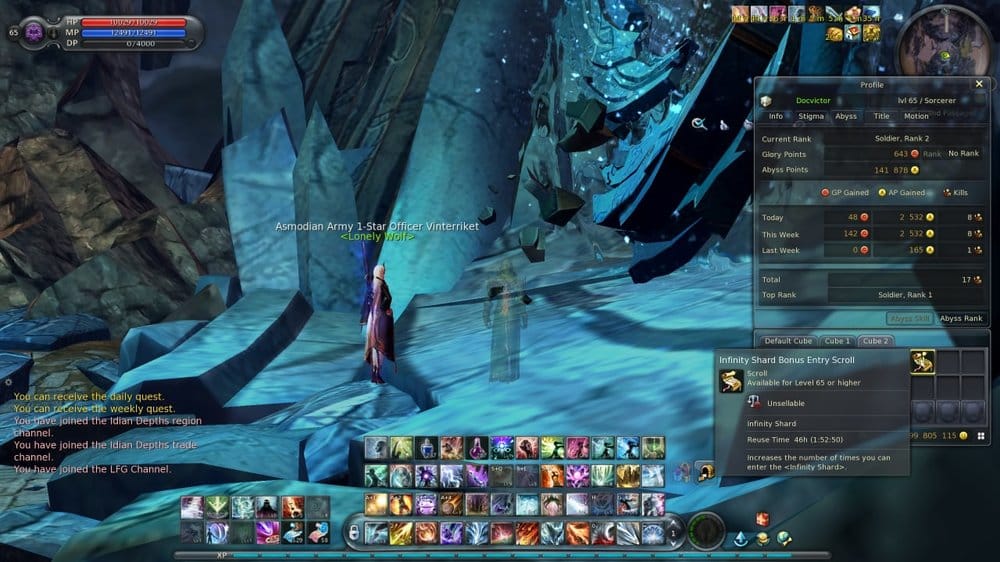Select the Cube 2 inventory tab
This screenshot has width=1000, height=562.
(x=876, y=341)
